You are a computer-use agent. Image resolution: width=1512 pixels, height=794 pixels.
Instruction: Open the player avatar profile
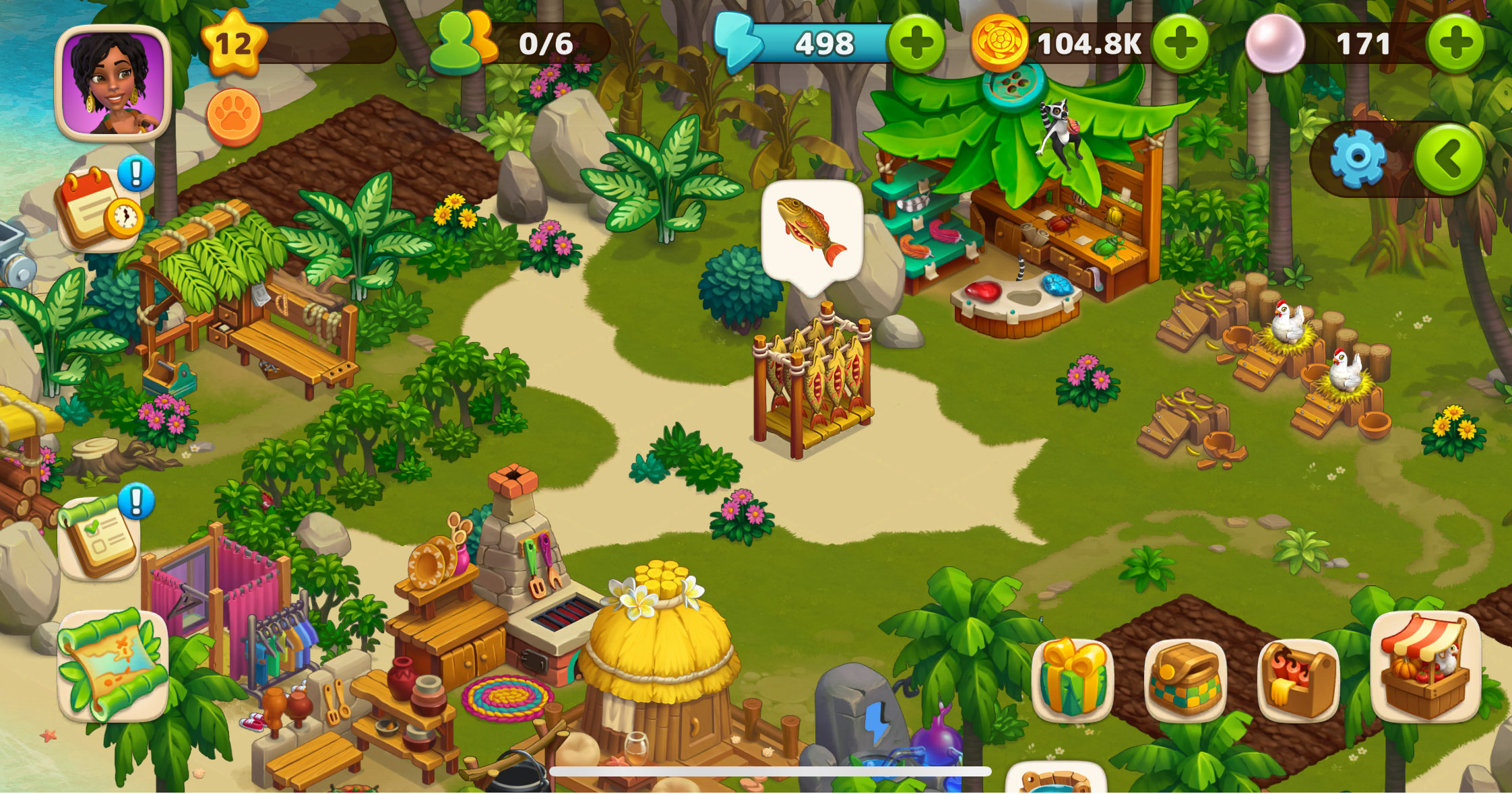113,83
